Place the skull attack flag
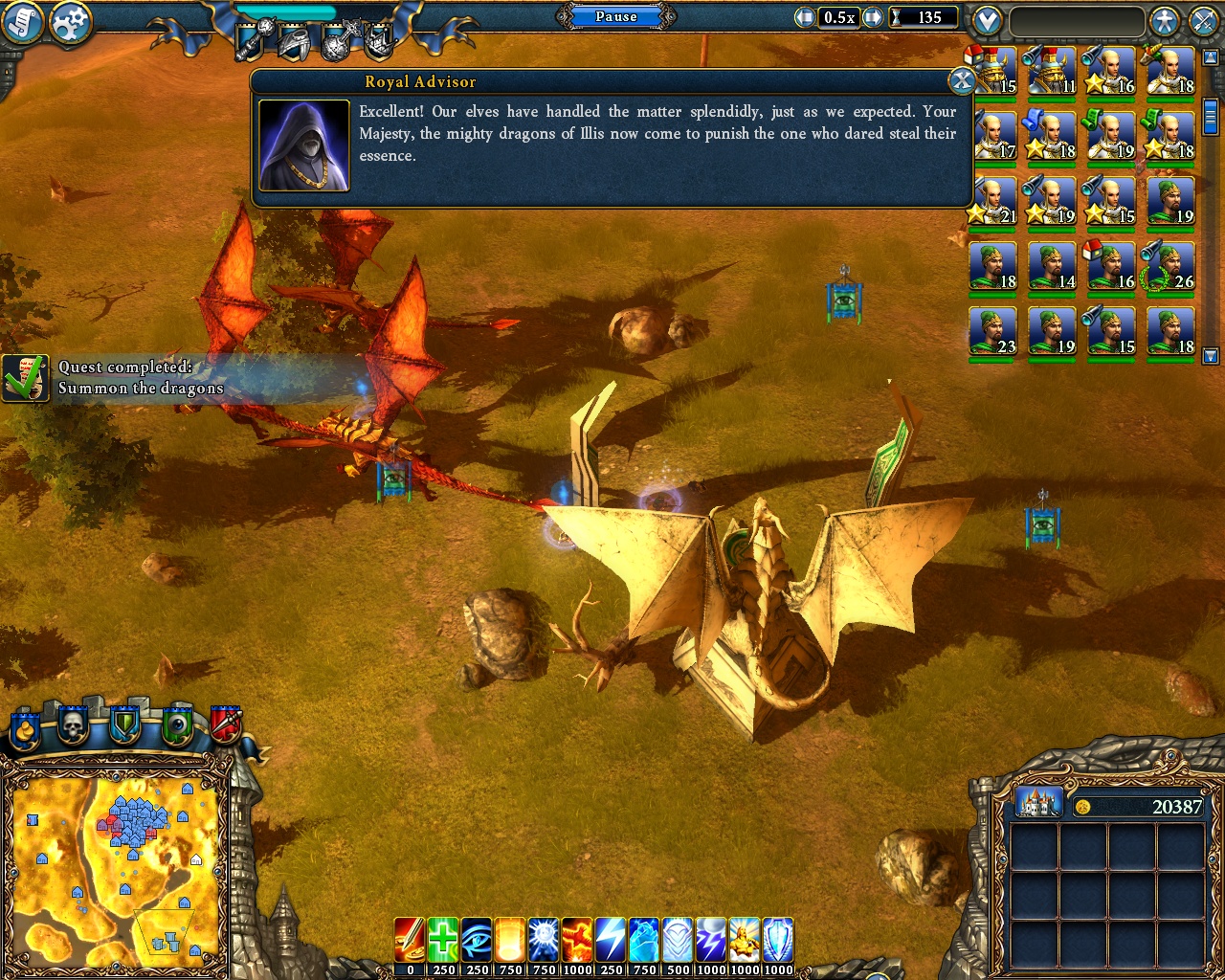The height and width of the screenshot is (980, 1225). 73,727
